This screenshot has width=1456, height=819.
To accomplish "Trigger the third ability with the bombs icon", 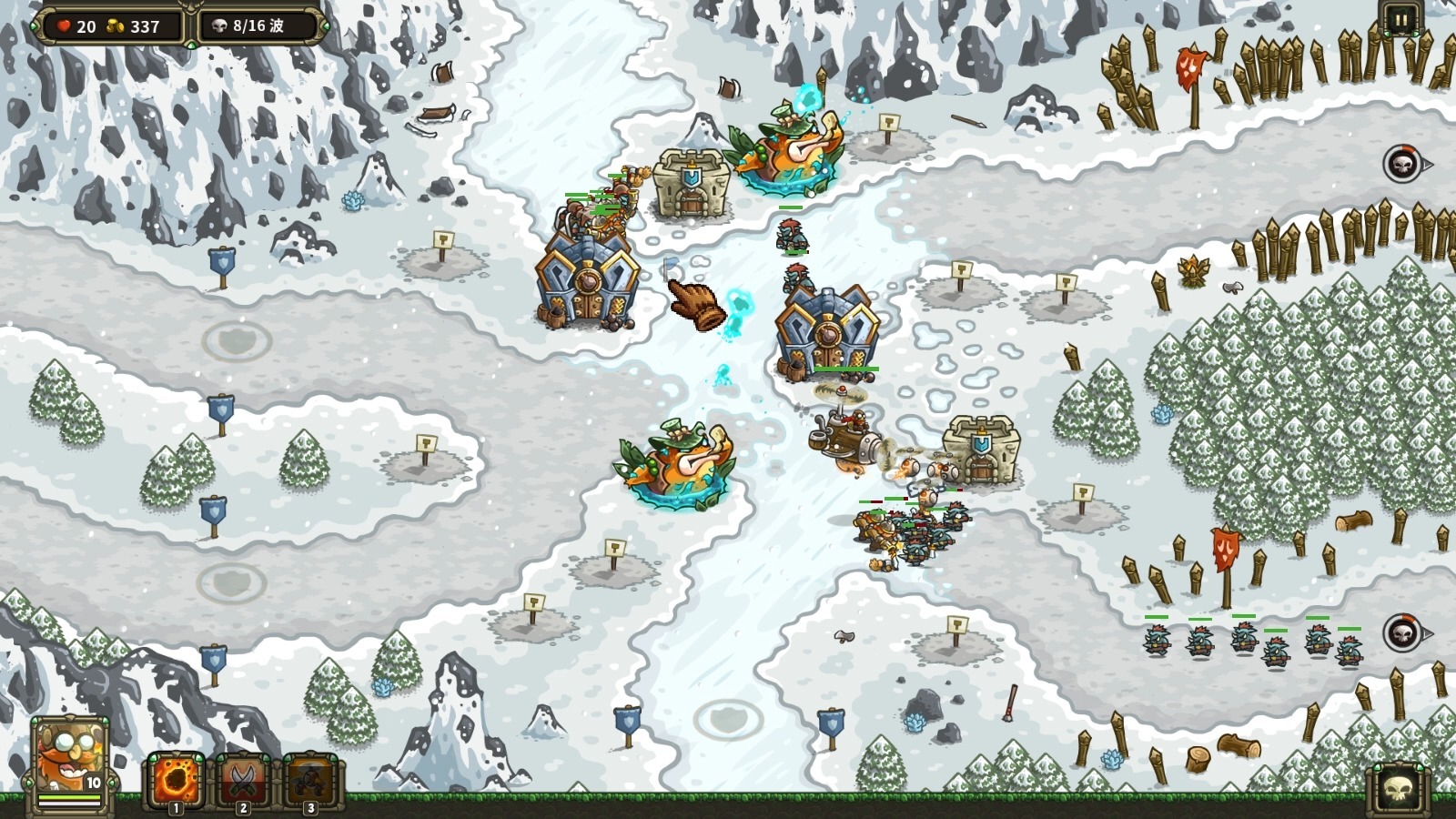I will click(310, 780).
